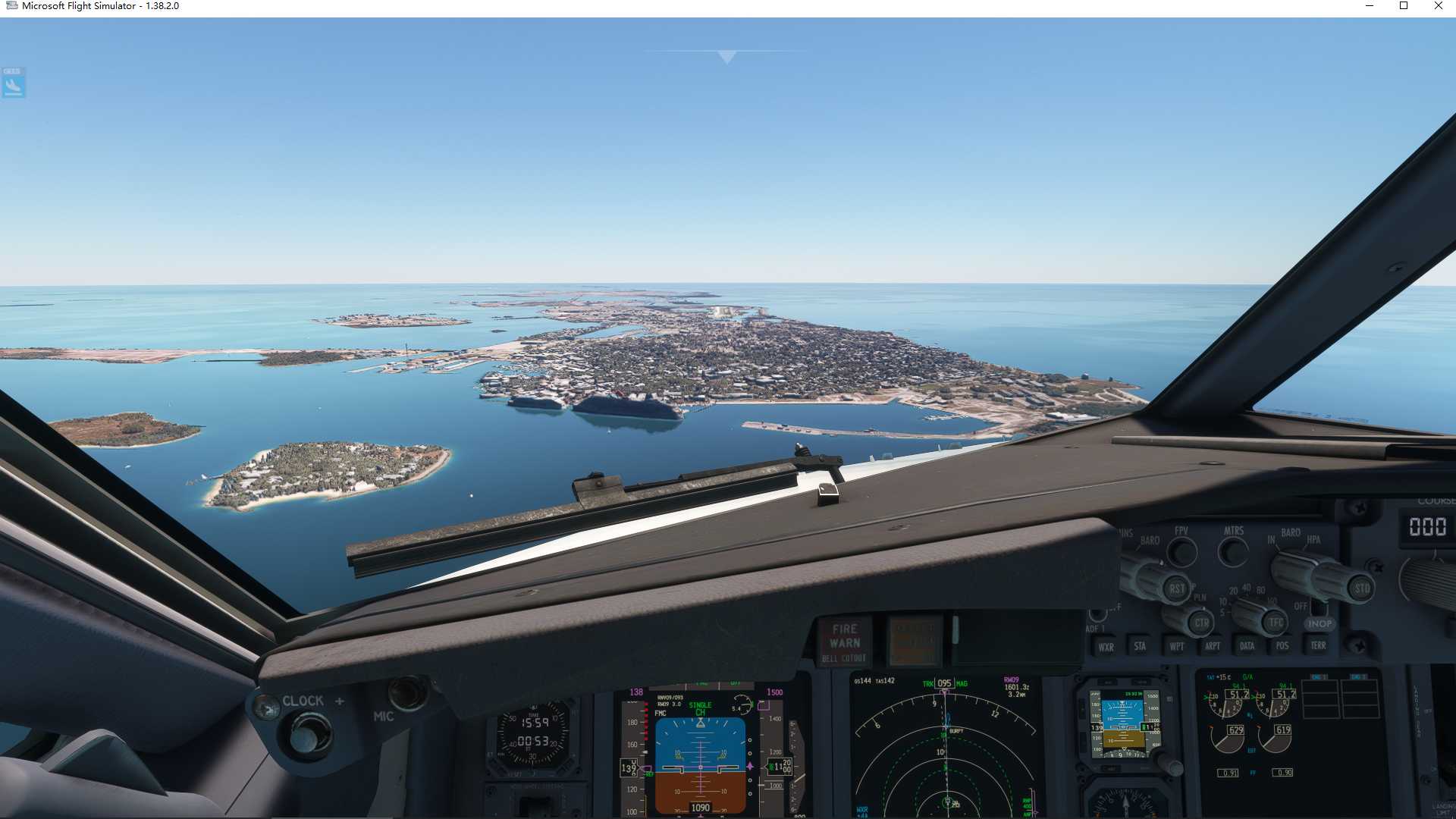Minimize the Flight Simulator window
The height and width of the screenshot is (819, 1456).
(x=1370, y=6)
